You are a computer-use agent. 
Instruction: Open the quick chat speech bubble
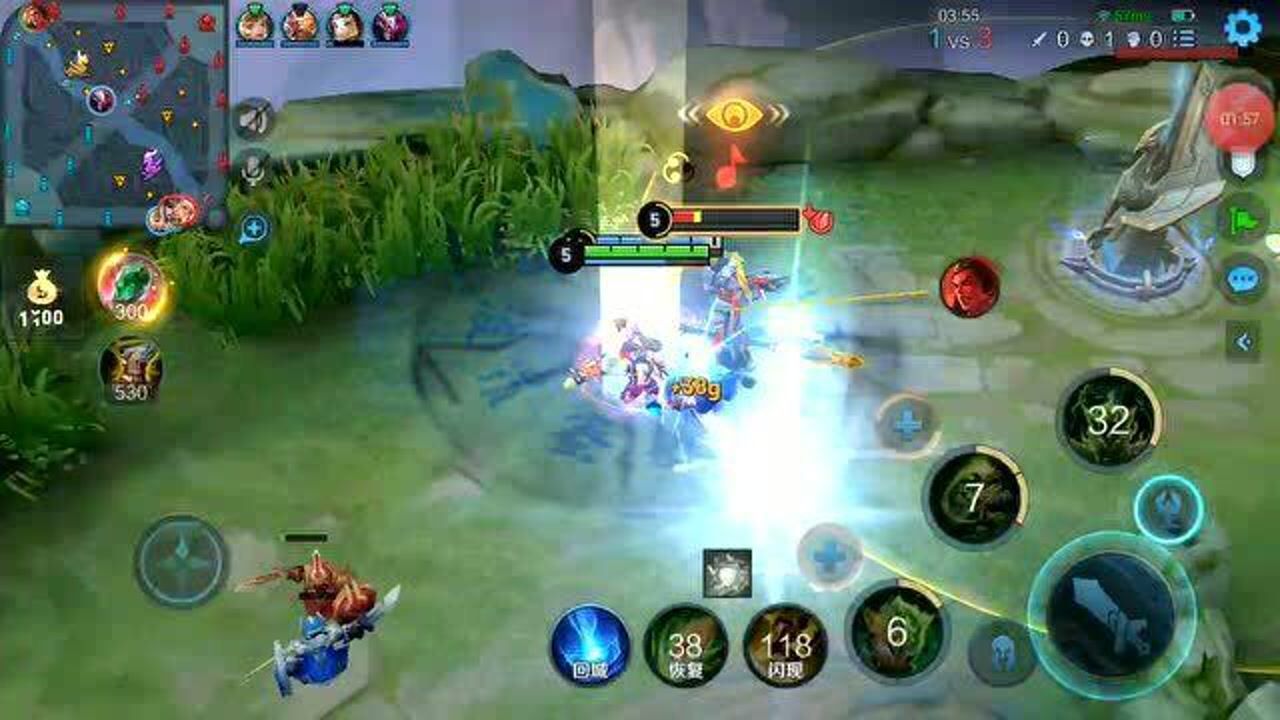click(1243, 278)
